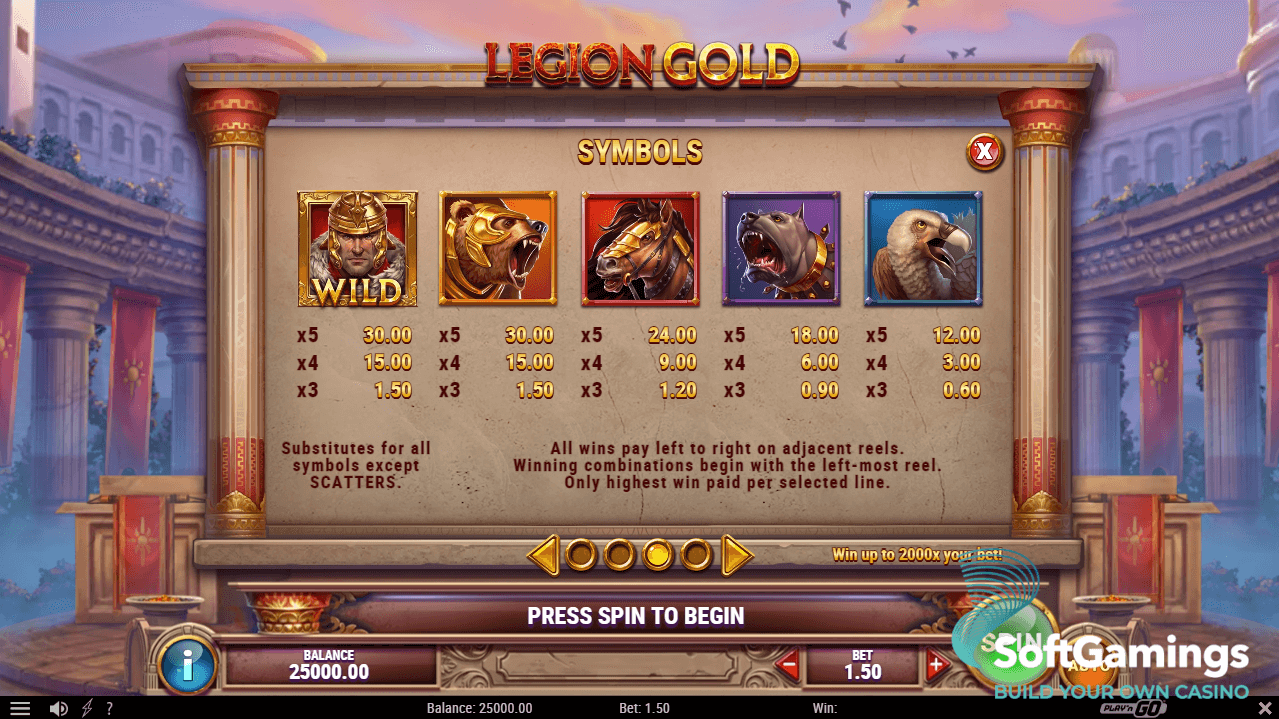The height and width of the screenshot is (719, 1279).
Task: Toggle the lightning bolt fast play
Action: pos(87,708)
